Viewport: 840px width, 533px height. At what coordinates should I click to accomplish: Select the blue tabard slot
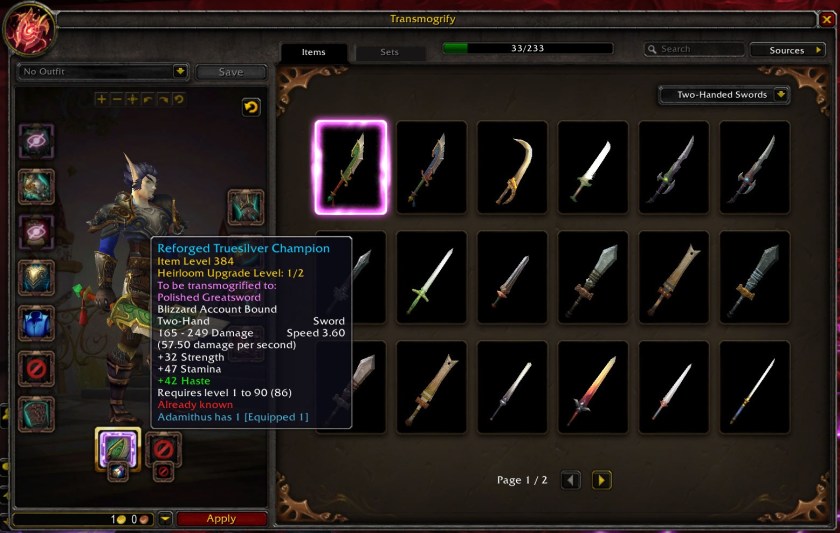[37, 323]
